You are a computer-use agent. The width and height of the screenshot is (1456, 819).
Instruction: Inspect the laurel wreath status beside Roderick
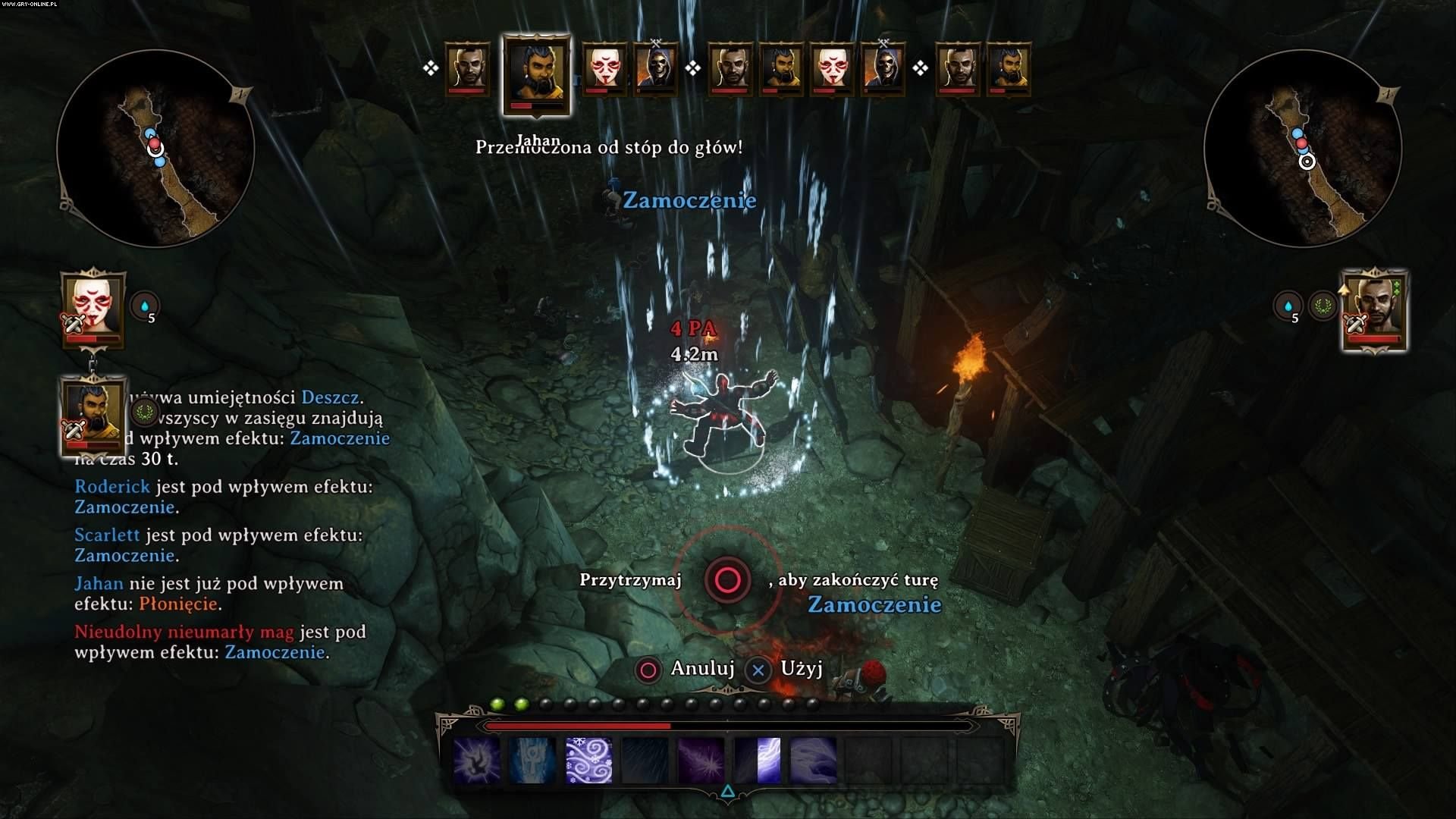1323,306
